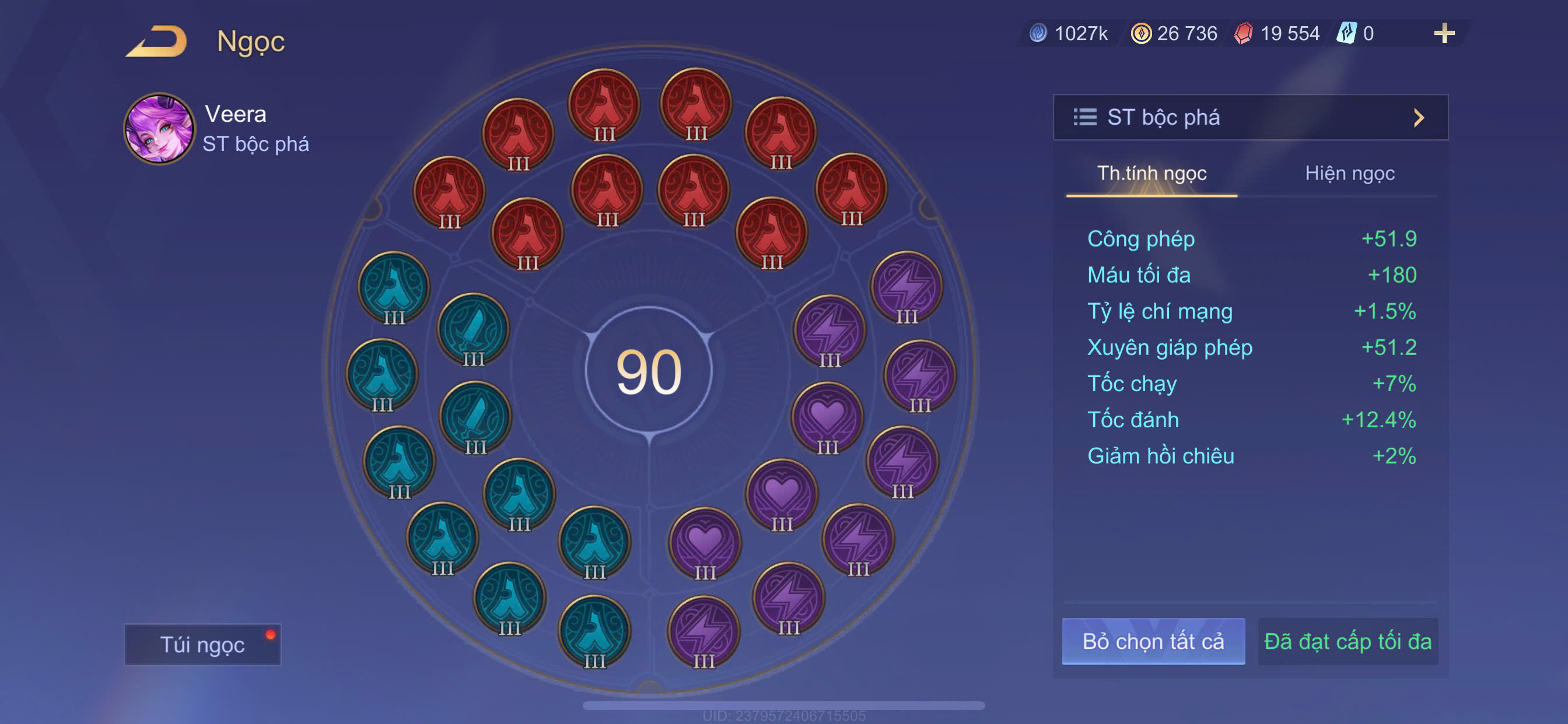Screen dimensions: 1568x724
Task: Tap the Đã đạt cấp tối đa button
Action: pos(1347,641)
